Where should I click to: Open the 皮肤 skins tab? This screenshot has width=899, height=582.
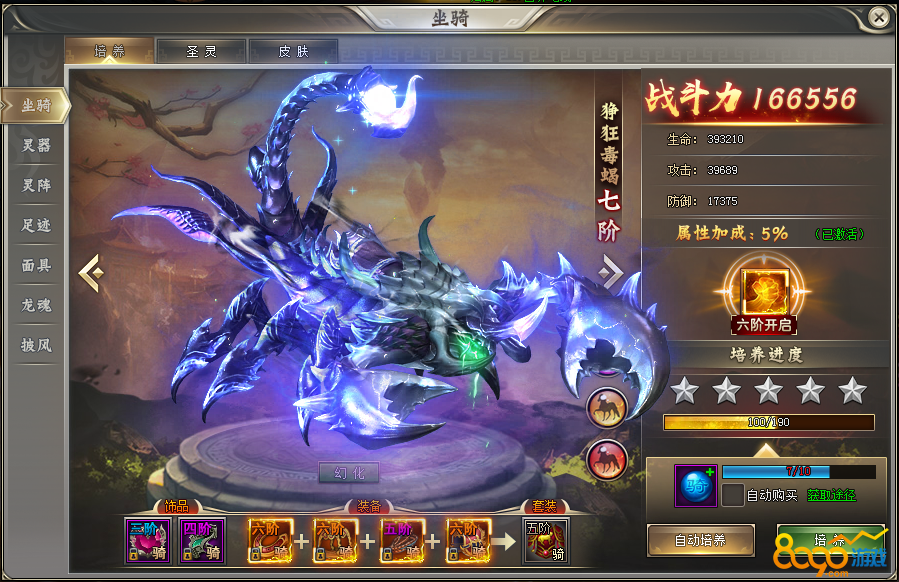pos(293,51)
